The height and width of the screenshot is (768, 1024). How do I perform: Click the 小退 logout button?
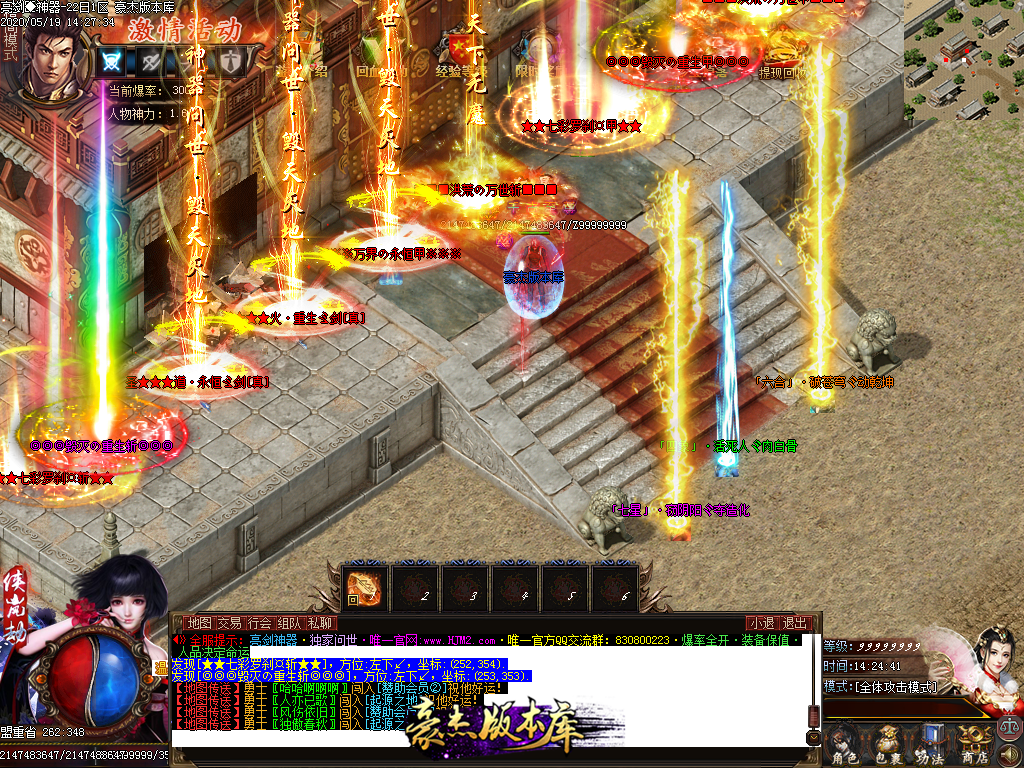763,623
